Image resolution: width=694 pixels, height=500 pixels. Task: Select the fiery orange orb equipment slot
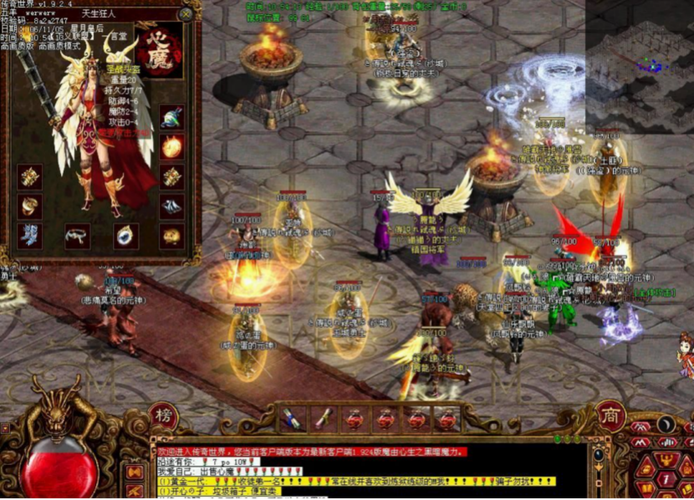pyautogui.click(x=172, y=147)
